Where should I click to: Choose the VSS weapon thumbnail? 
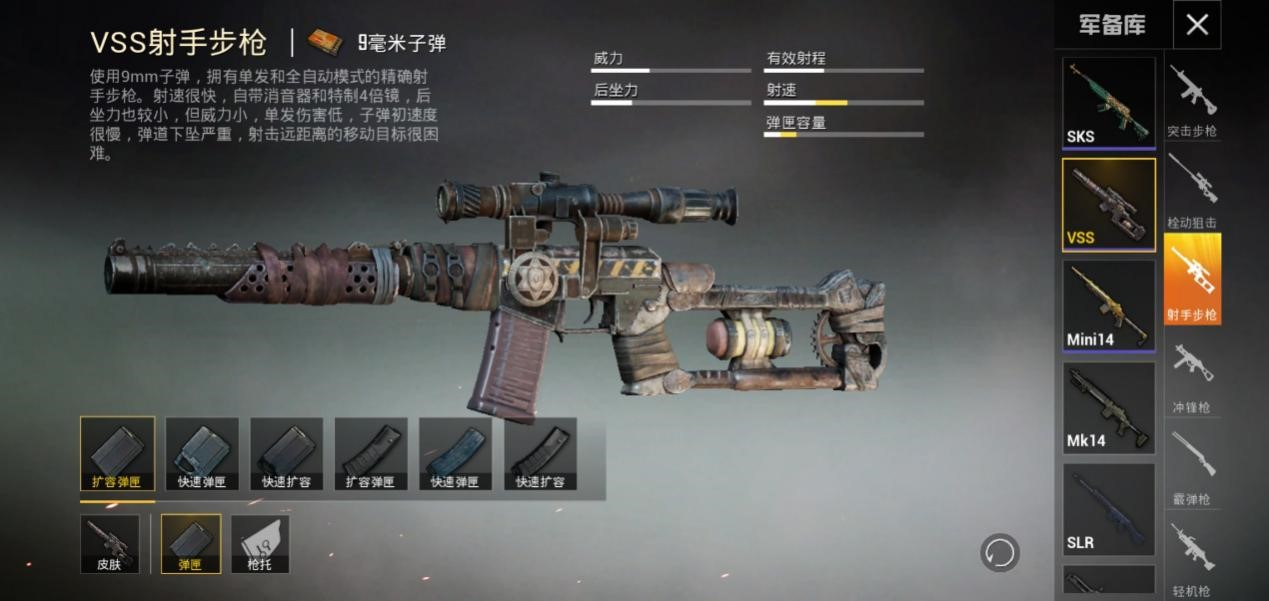coord(1108,204)
